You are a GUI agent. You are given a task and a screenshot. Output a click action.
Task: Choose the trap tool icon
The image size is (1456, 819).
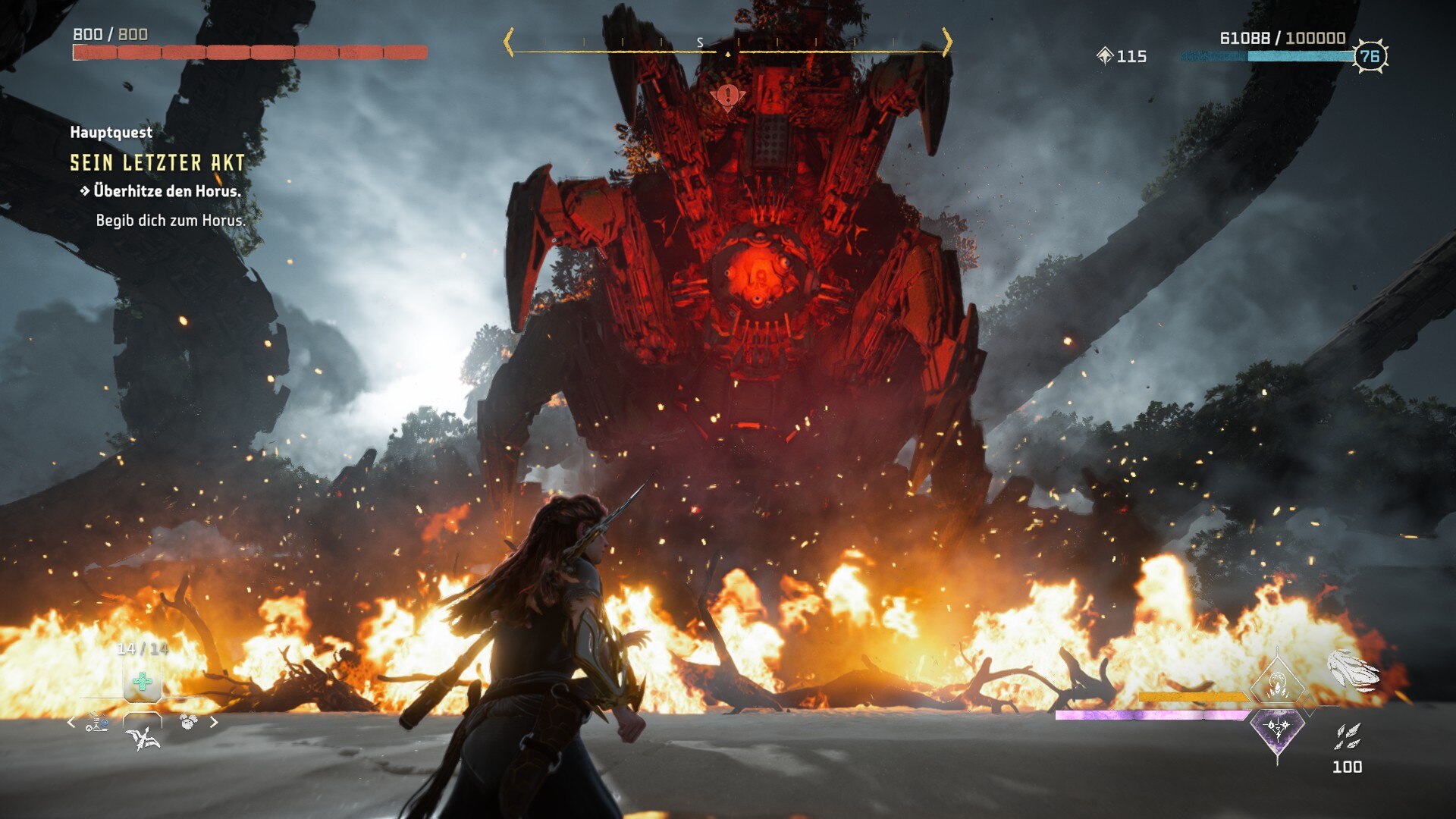(97, 723)
